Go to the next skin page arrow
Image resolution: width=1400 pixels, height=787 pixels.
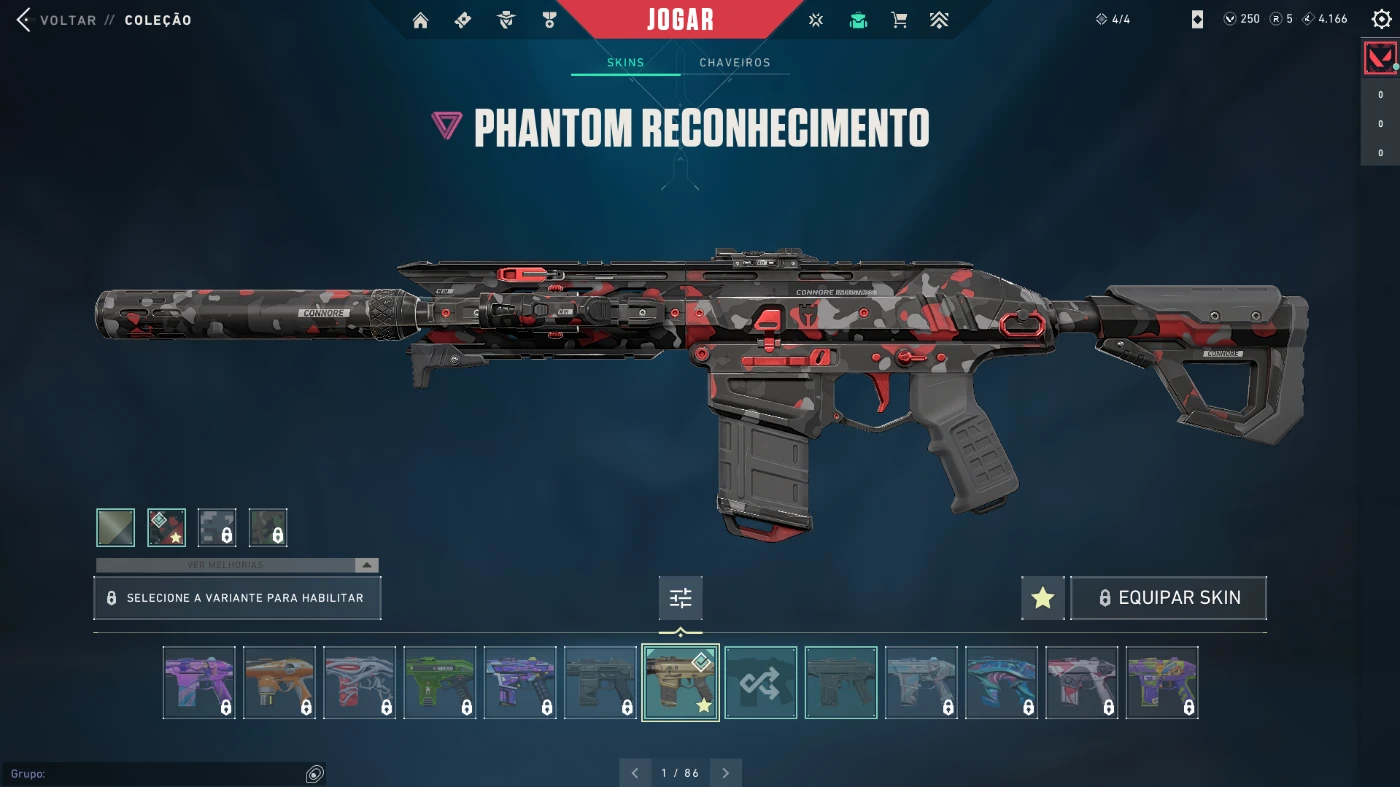(726, 773)
